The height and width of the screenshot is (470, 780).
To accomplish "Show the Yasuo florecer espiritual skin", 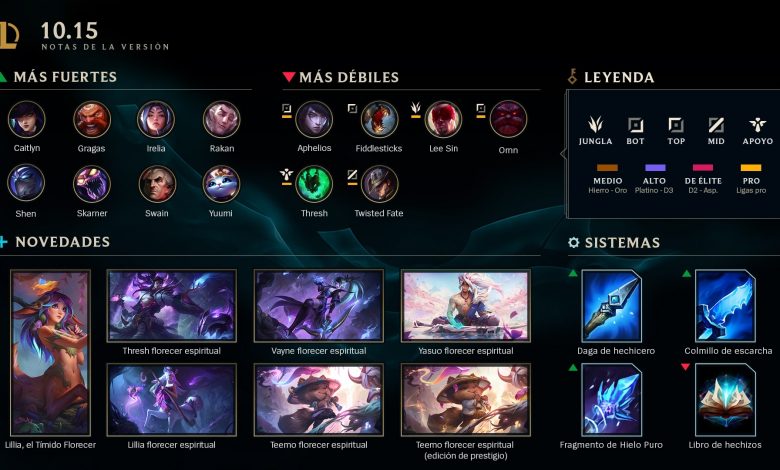I will pyautogui.click(x=466, y=306).
